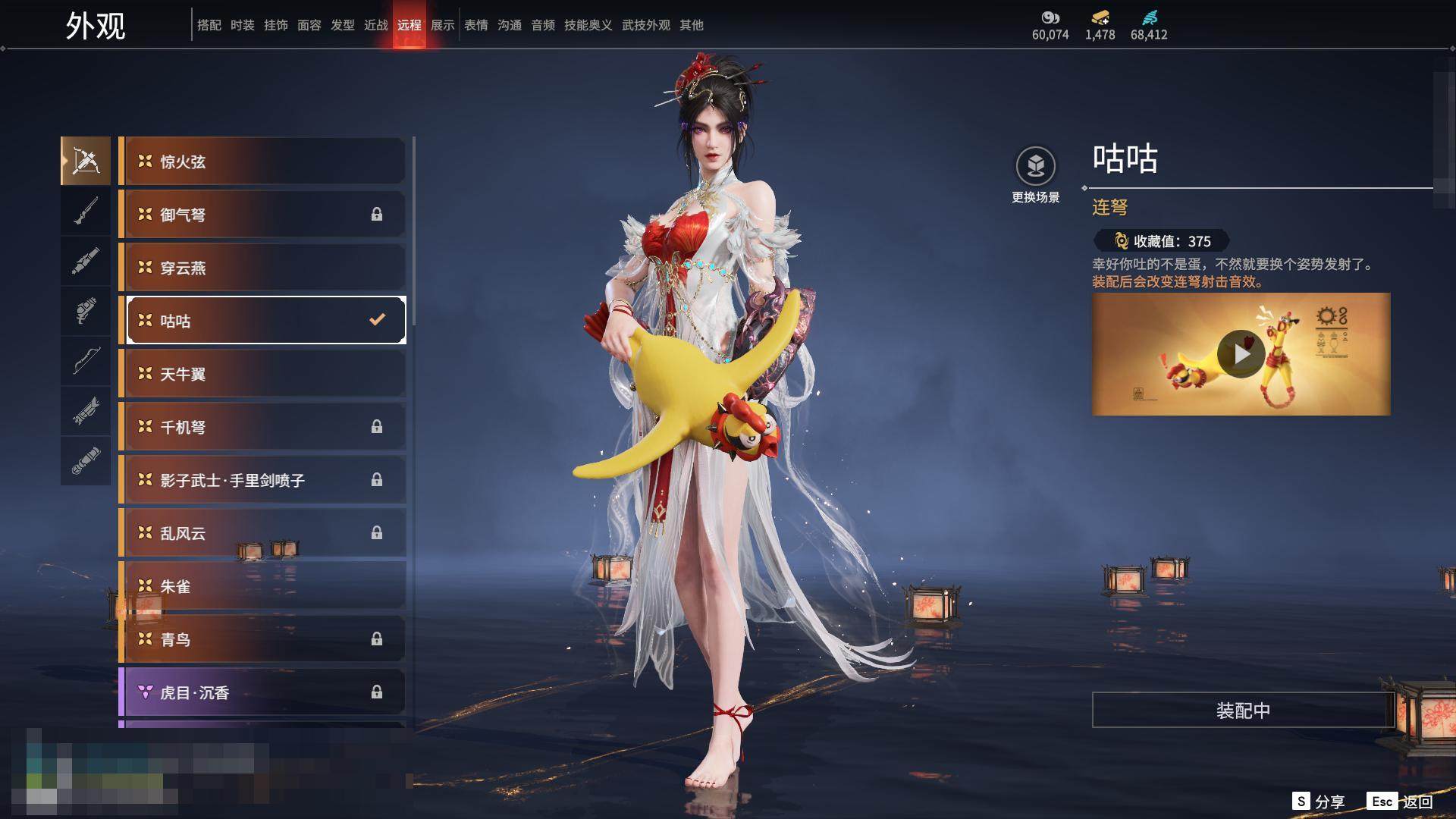1456x819 pixels.
Task: Select the locked 千机弩 skin
Action: click(x=262, y=427)
